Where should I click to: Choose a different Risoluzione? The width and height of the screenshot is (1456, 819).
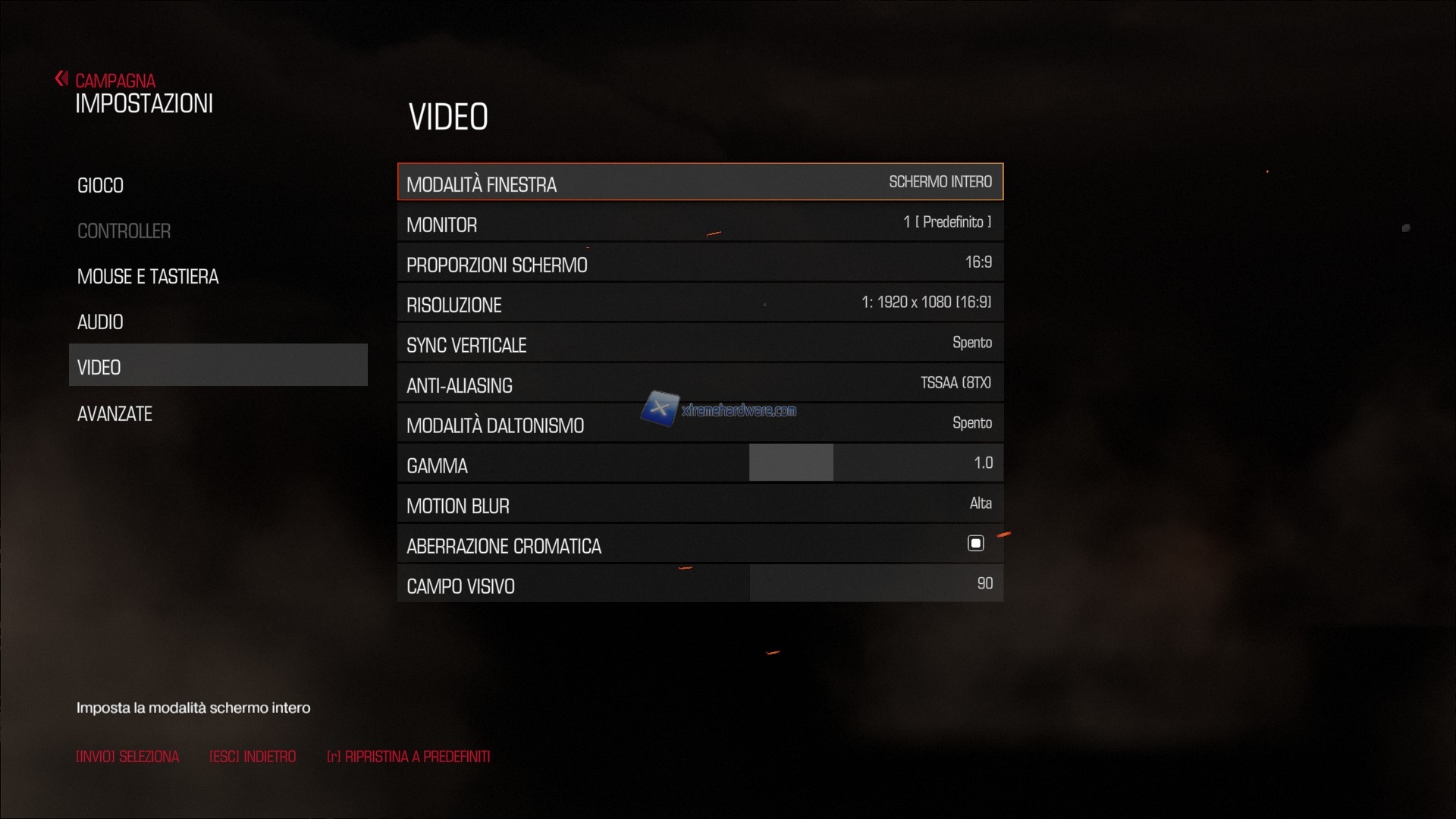700,304
